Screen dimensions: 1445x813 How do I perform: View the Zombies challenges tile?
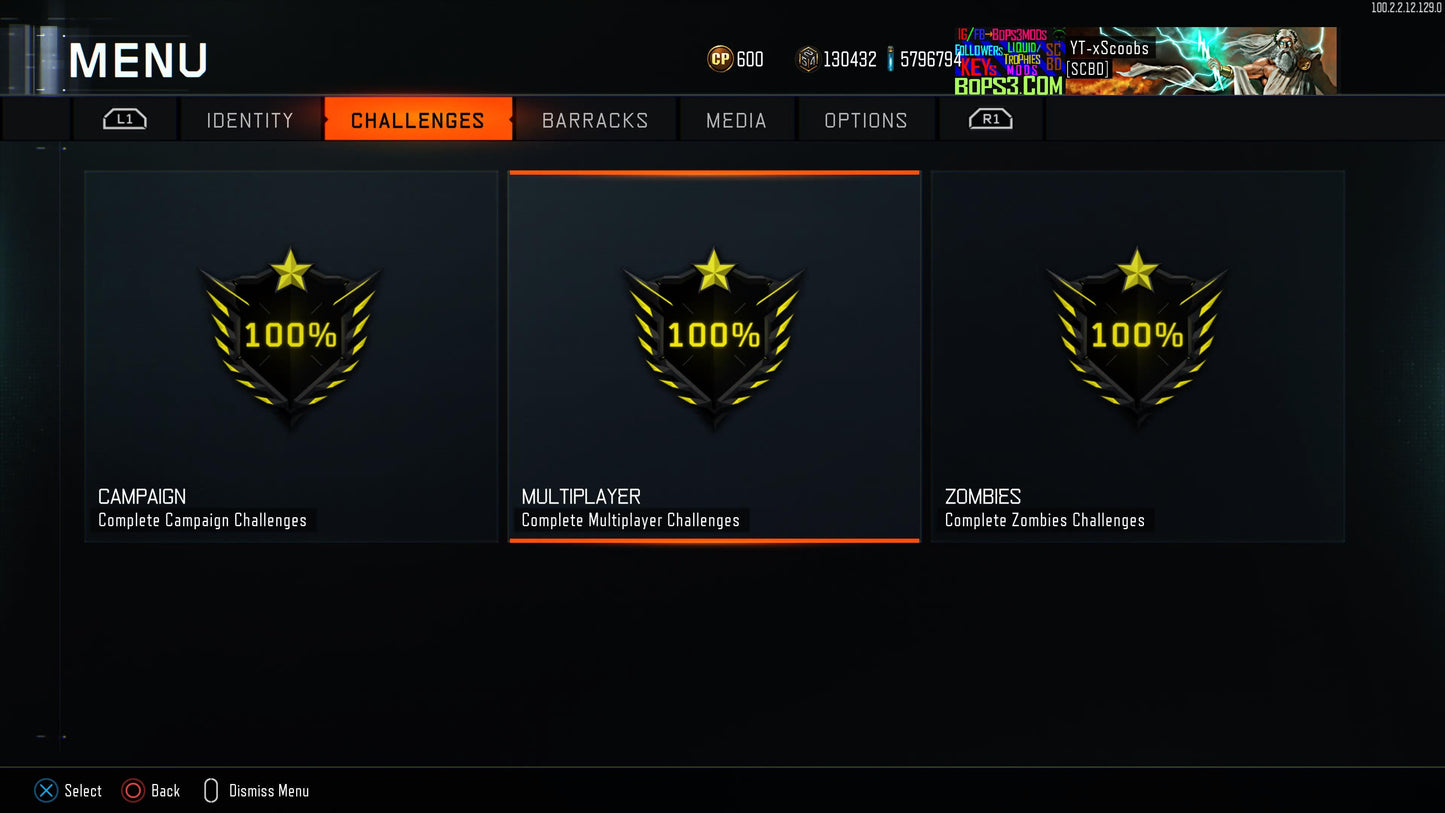[x=1137, y=356]
